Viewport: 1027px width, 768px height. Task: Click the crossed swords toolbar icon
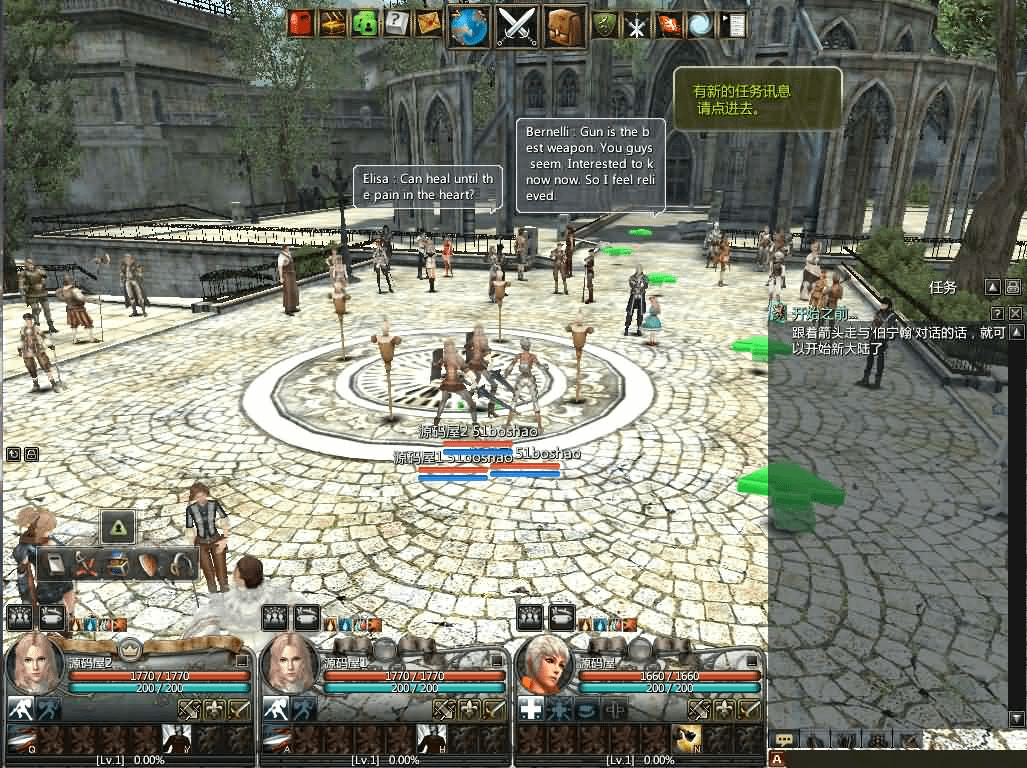pyautogui.click(x=517, y=26)
